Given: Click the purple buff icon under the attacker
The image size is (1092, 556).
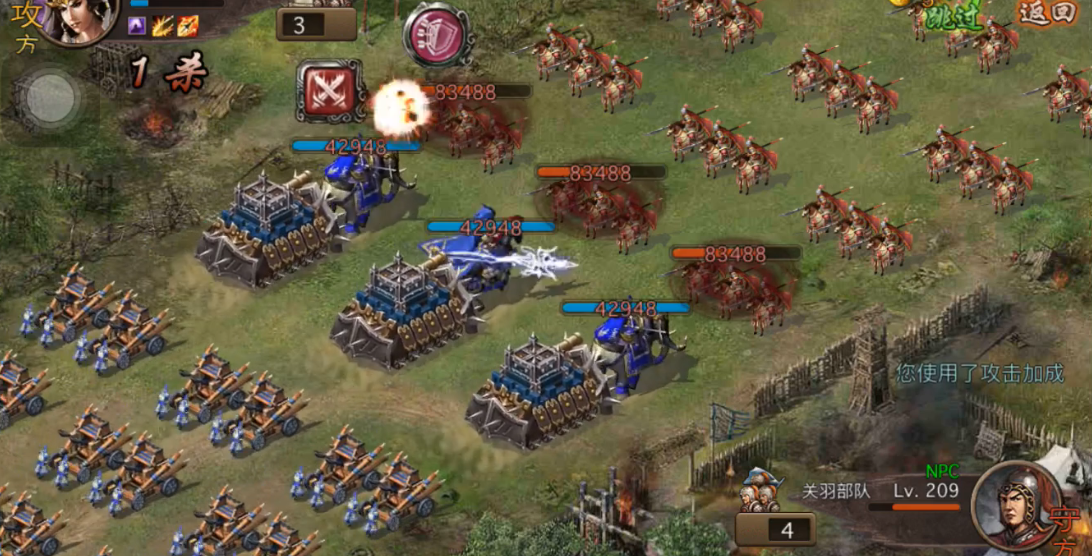Looking at the screenshot, I should pyautogui.click(x=137, y=26).
